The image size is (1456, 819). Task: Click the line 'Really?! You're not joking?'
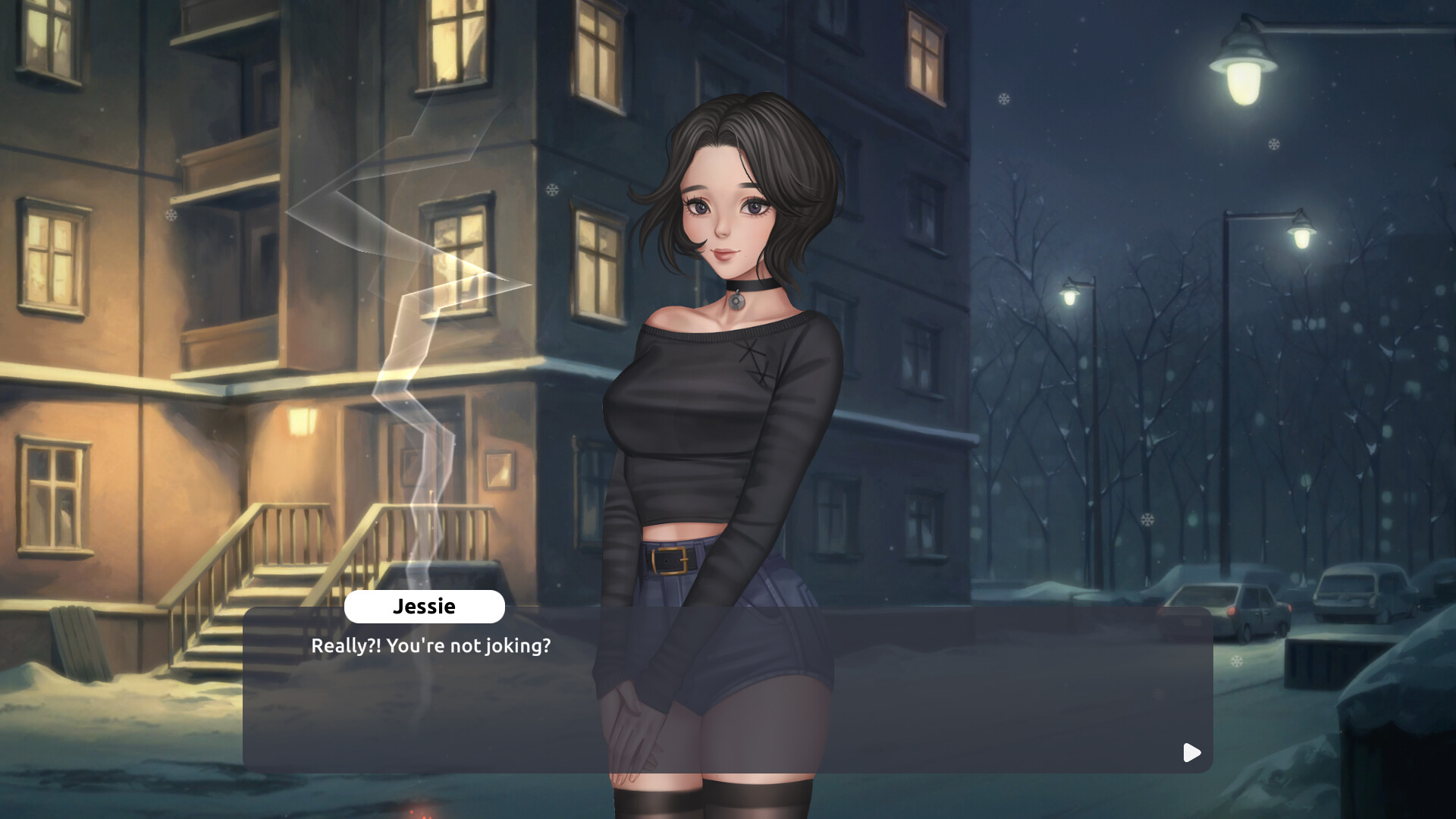click(431, 646)
